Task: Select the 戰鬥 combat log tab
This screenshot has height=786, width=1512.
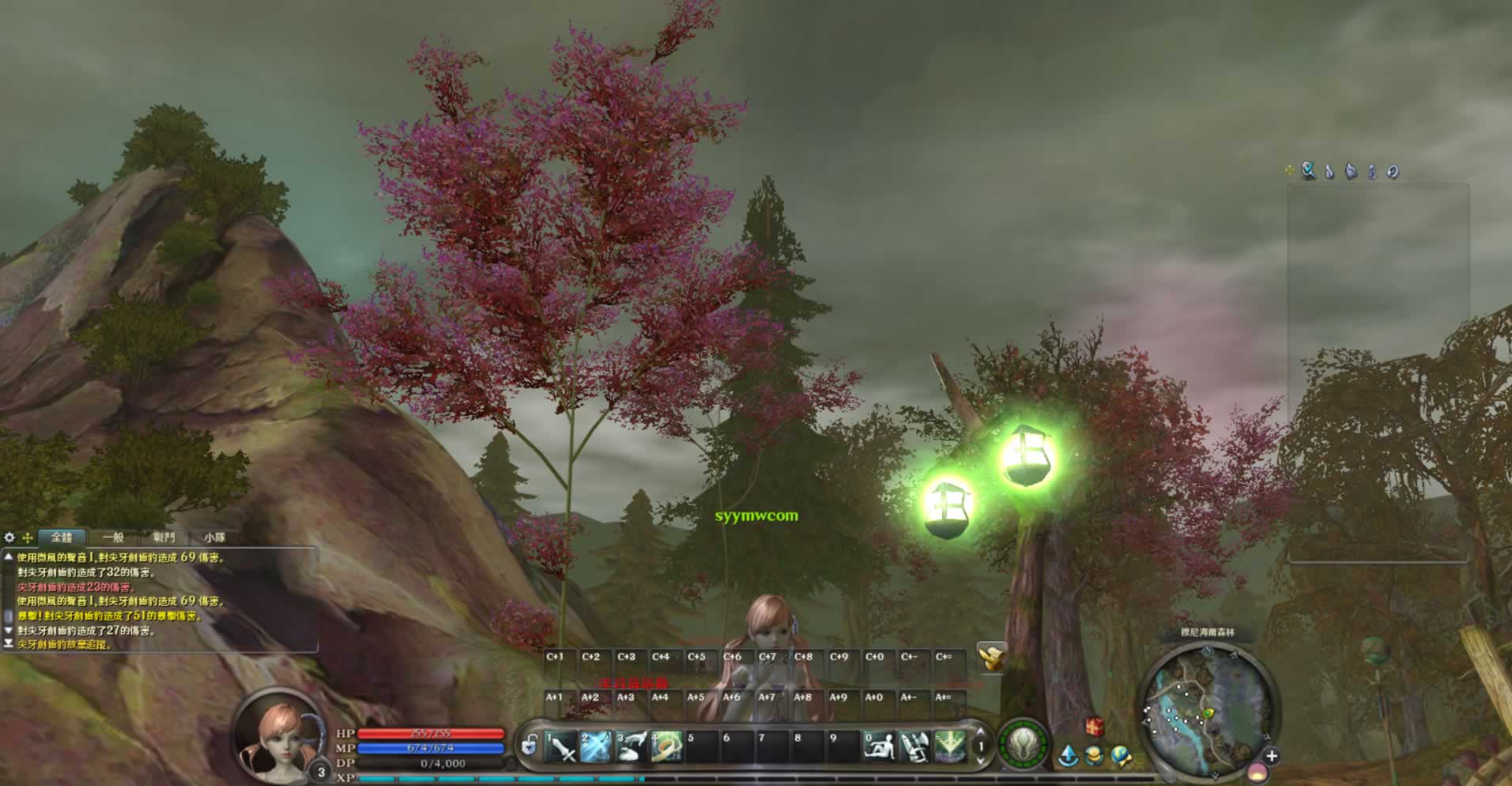Action: 164,538
